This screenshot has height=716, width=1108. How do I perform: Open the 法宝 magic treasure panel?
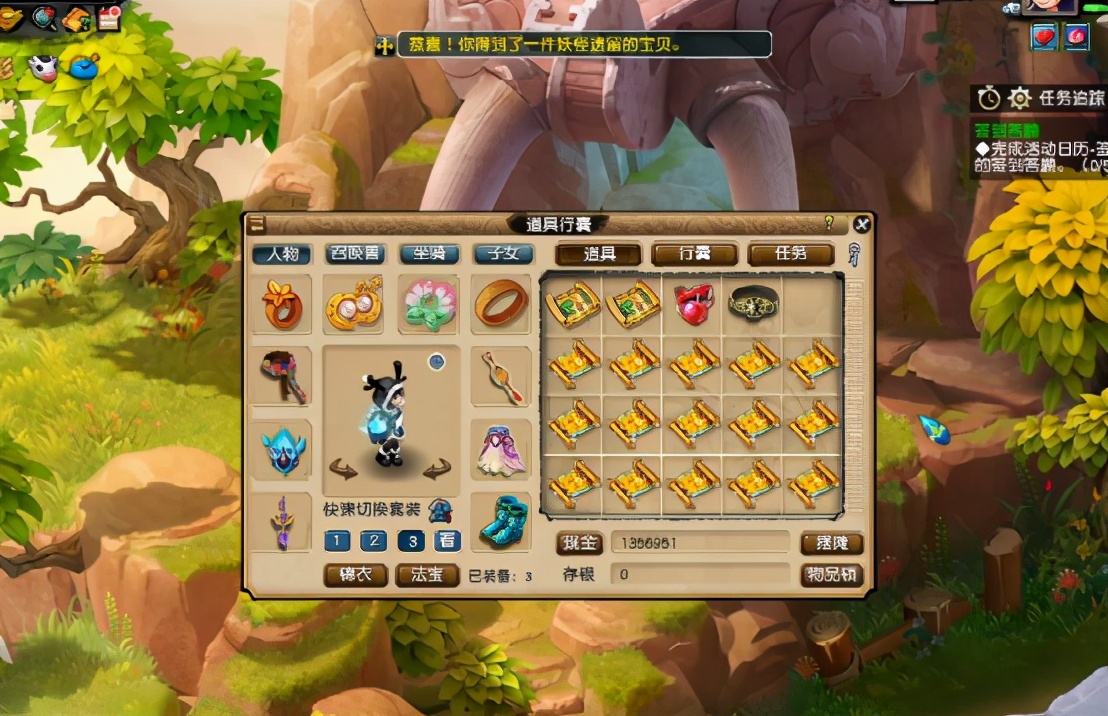427,575
